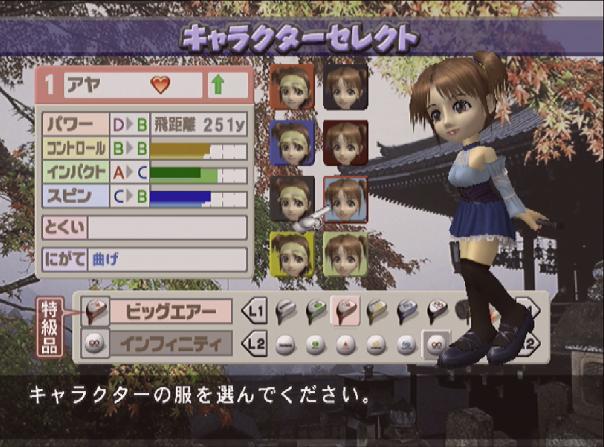Choose the highlighted red driver club icon
Image resolution: width=604 pixels, height=447 pixels.
click(x=343, y=311)
